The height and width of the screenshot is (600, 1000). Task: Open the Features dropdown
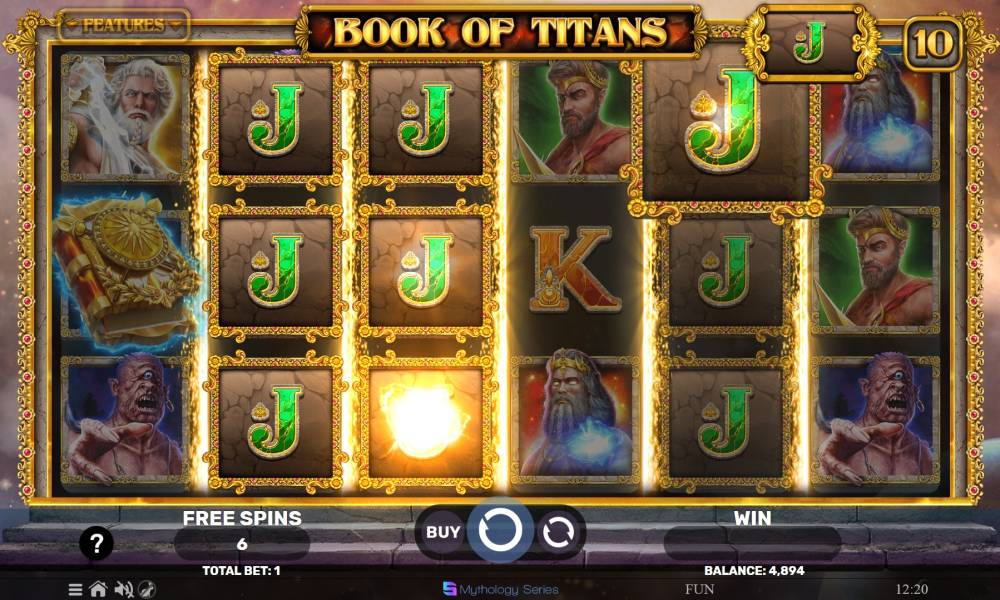click(x=123, y=25)
